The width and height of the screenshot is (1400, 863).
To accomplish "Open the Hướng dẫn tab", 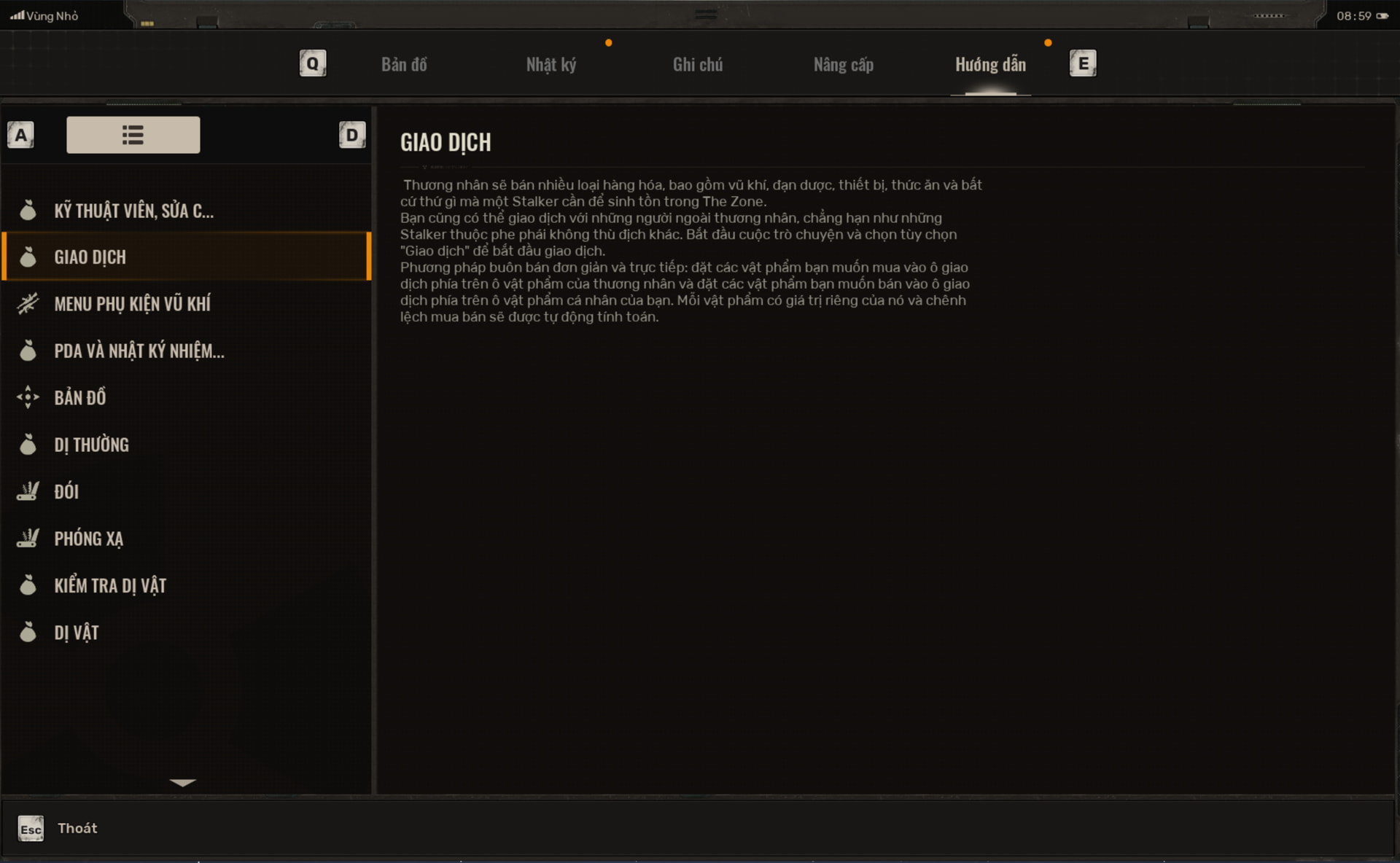I will pos(990,65).
